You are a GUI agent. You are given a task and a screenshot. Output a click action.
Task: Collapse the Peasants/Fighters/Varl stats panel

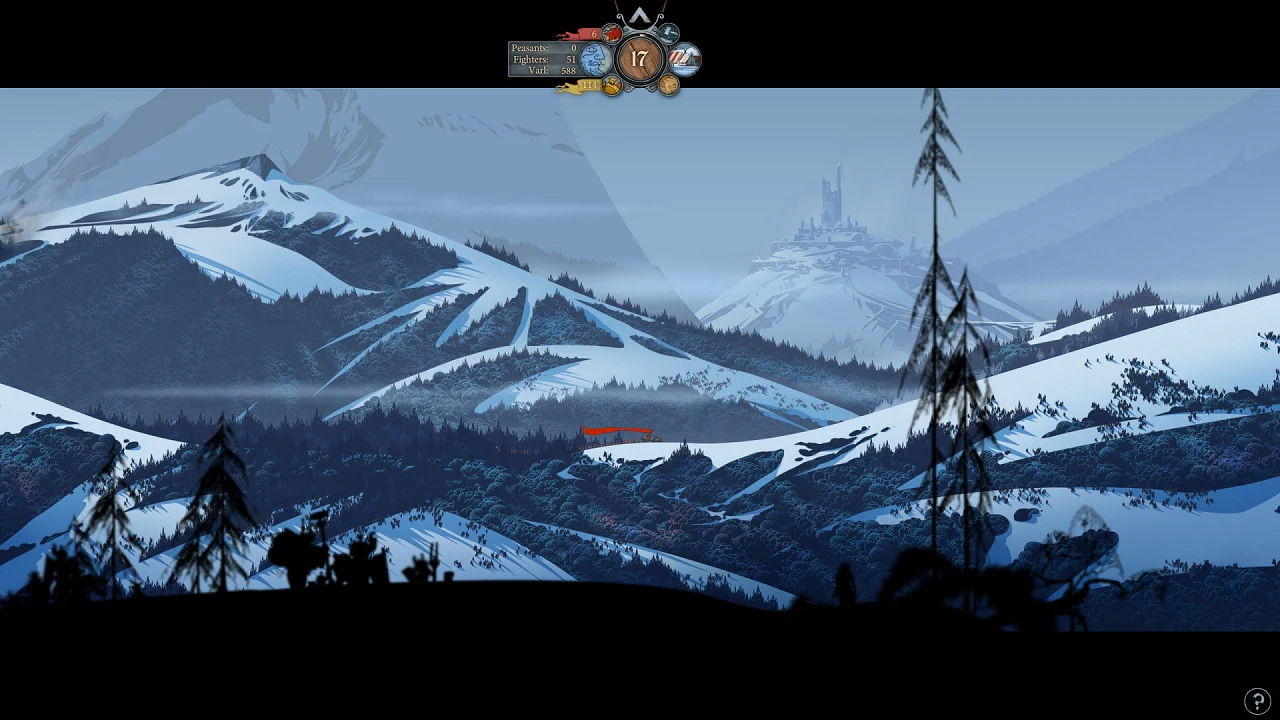click(x=540, y=58)
